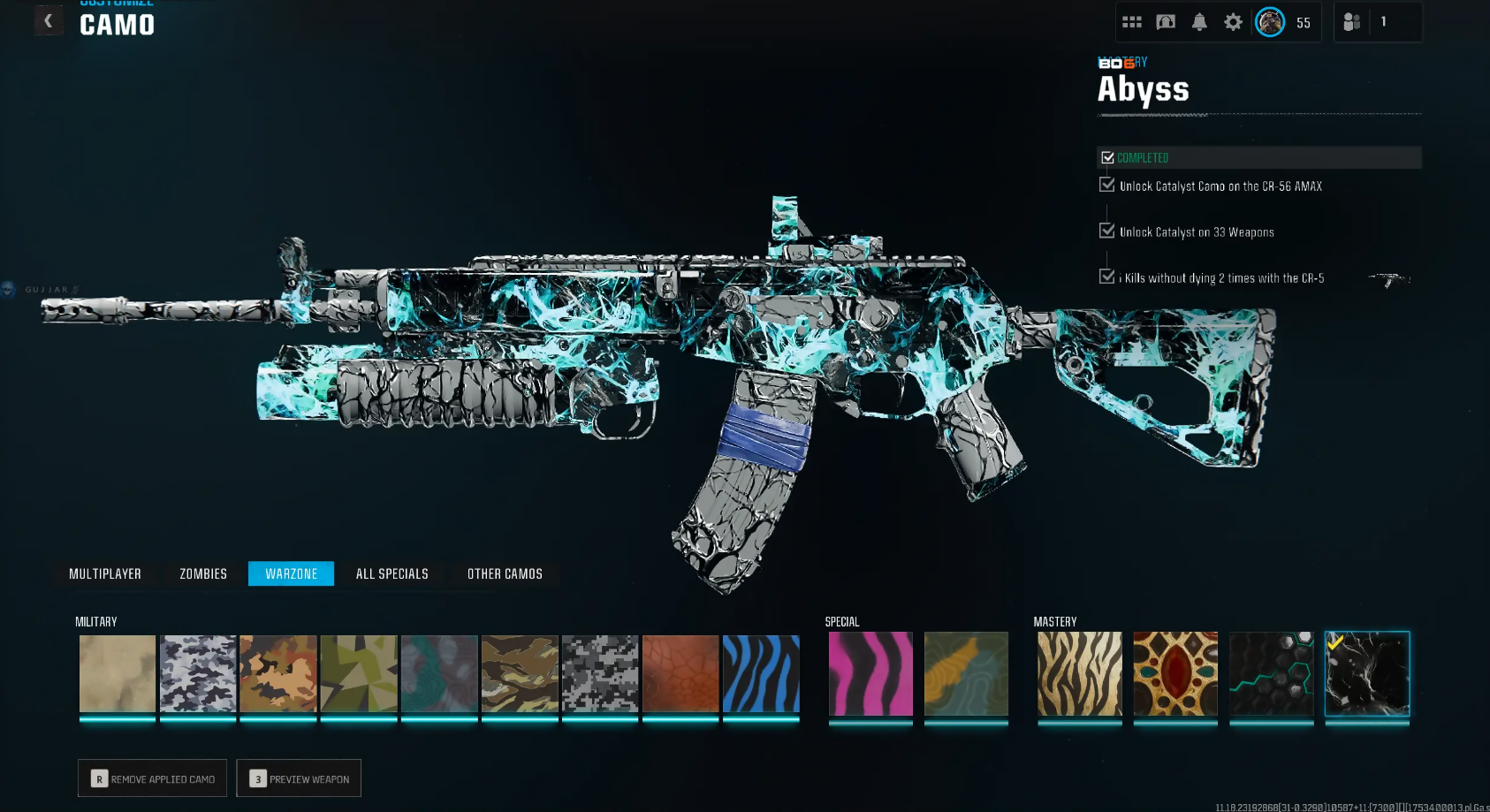
Task: Choose the beige sand military camo
Action: (118, 673)
